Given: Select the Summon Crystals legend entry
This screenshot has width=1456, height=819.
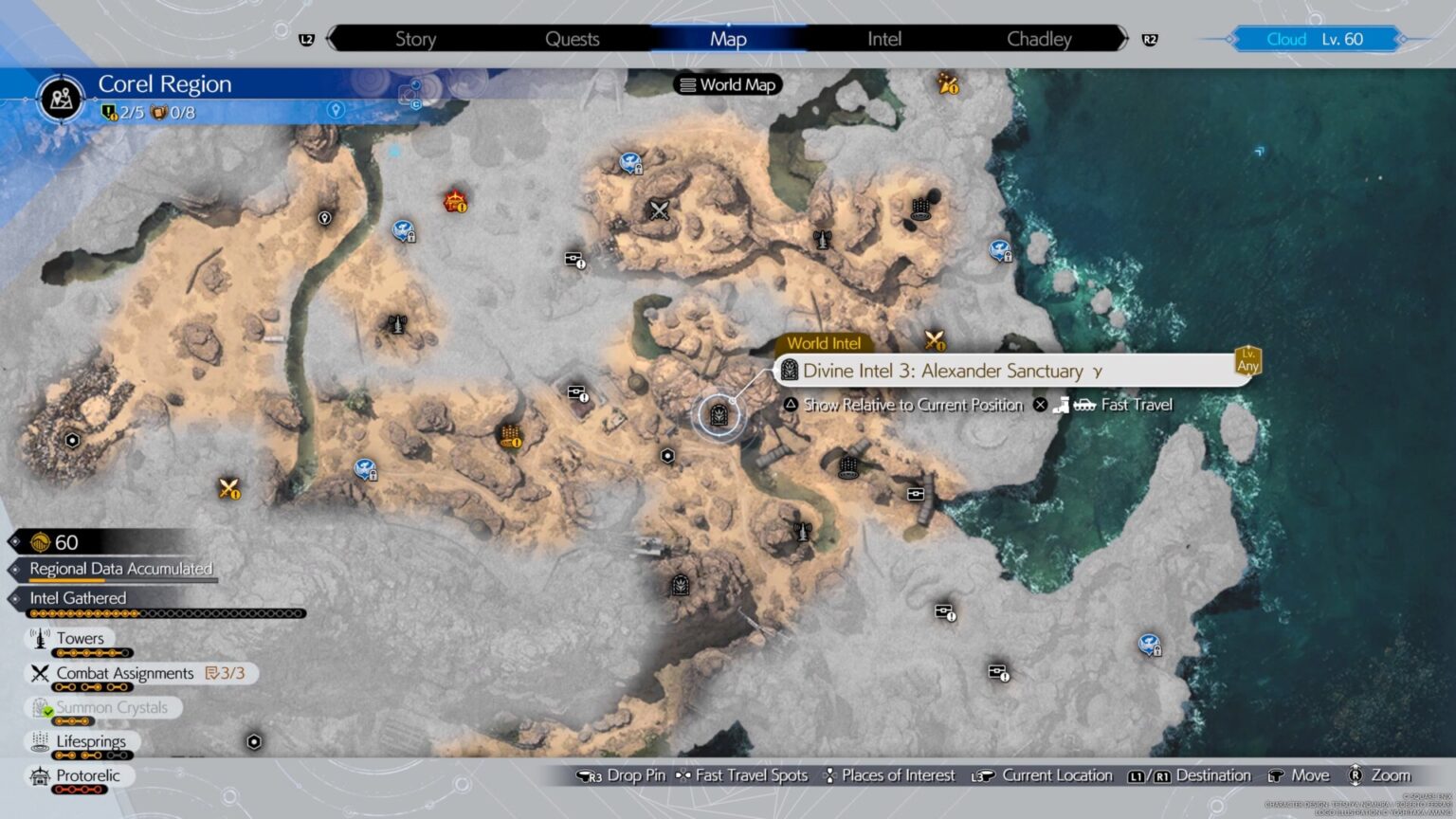Looking at the screenshot, I should tap(111, 707).
